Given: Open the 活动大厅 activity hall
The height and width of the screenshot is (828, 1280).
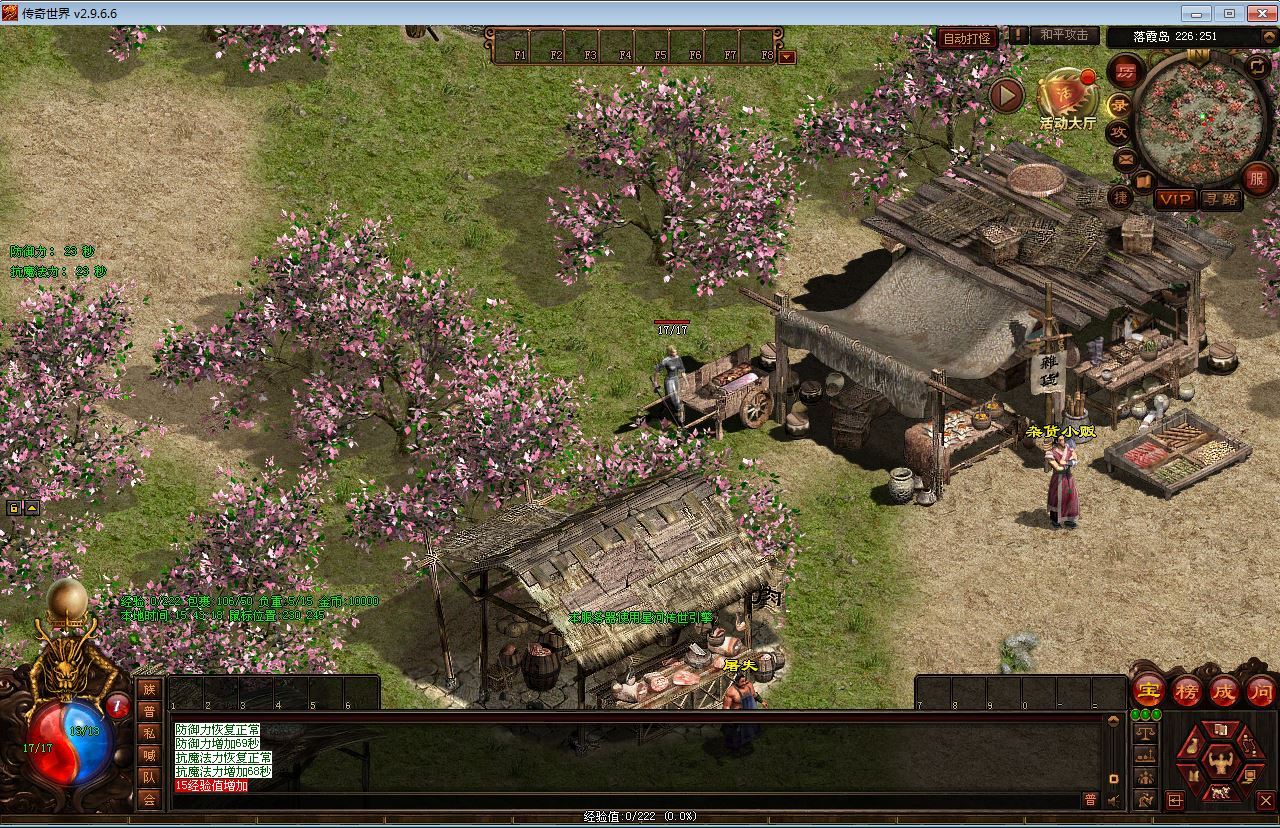Looking at the screenshot, I should [1067, 98].
